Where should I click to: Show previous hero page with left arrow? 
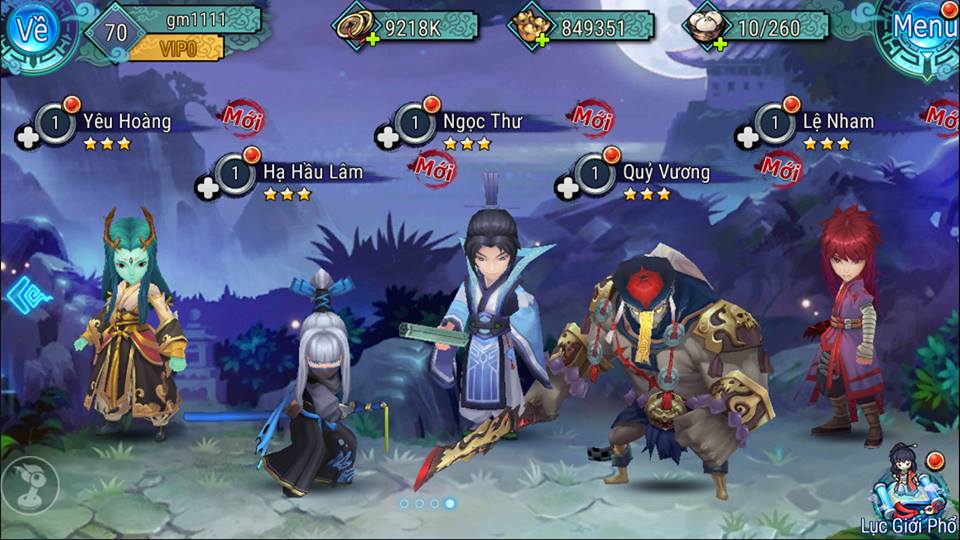coord(20,296)
